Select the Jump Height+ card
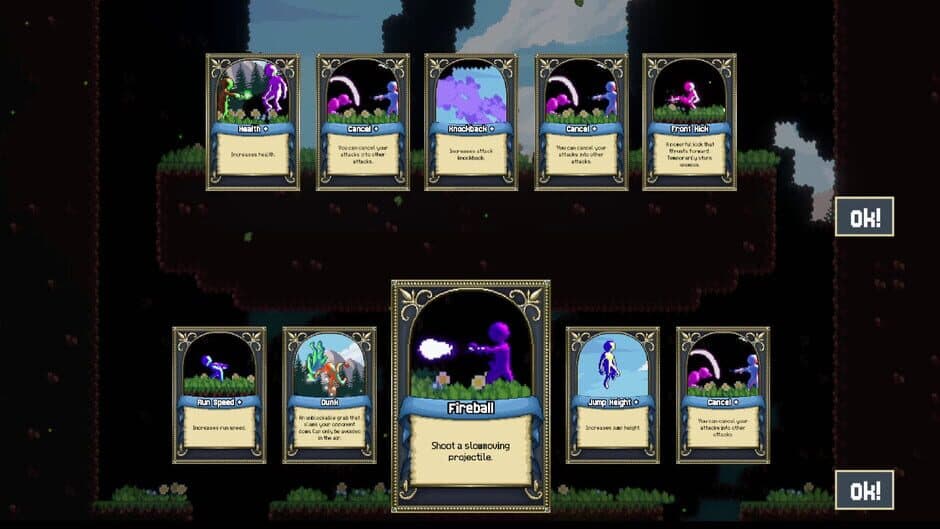The height and width of the screenshot is (529, 940). coord(612,394)
